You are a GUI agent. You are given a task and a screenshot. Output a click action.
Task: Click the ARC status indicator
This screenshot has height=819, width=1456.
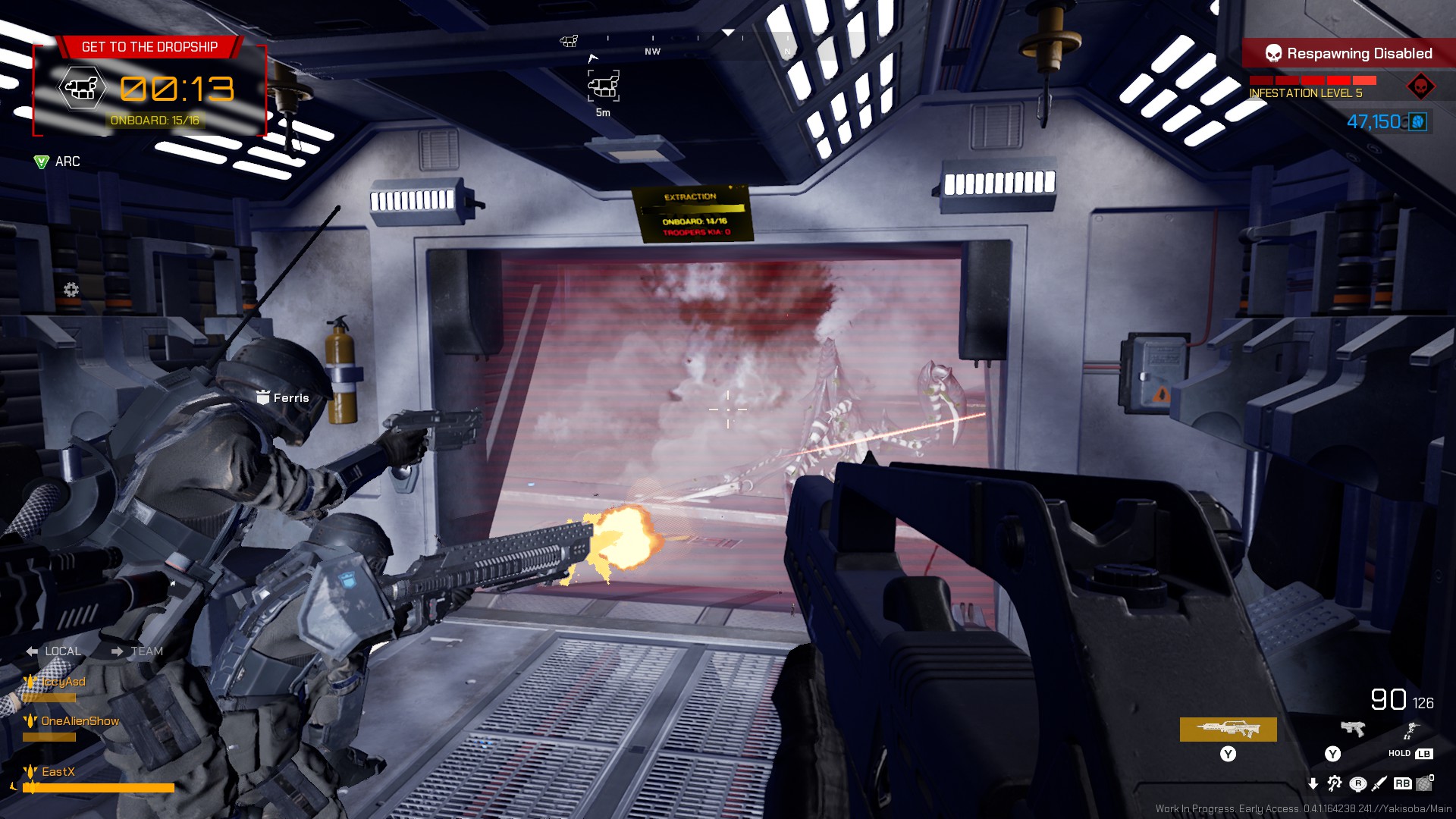pyautogui.click(x=57, y=162)
